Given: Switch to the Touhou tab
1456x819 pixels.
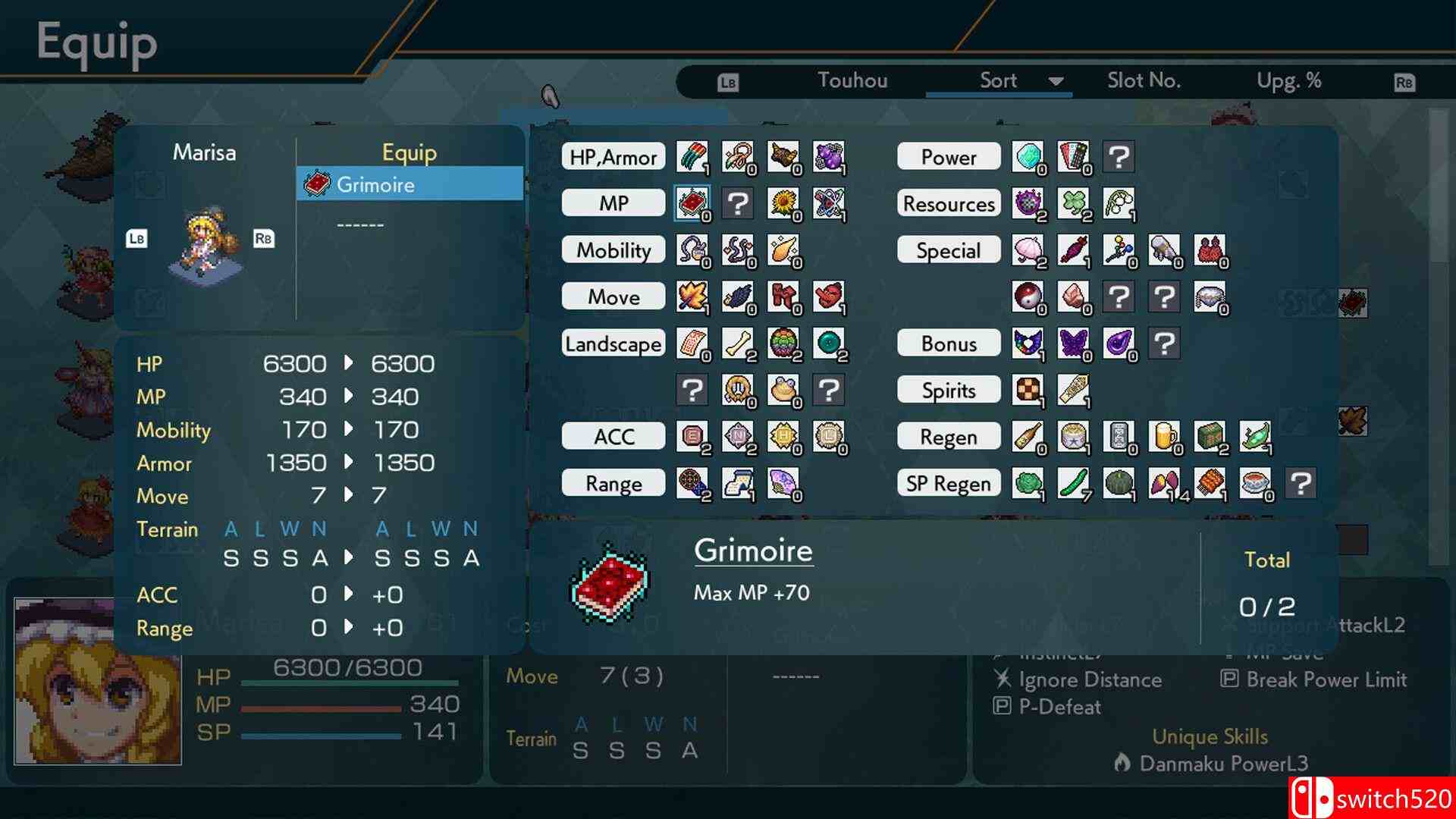Looking at the screenshot, I should coord(852,80).
